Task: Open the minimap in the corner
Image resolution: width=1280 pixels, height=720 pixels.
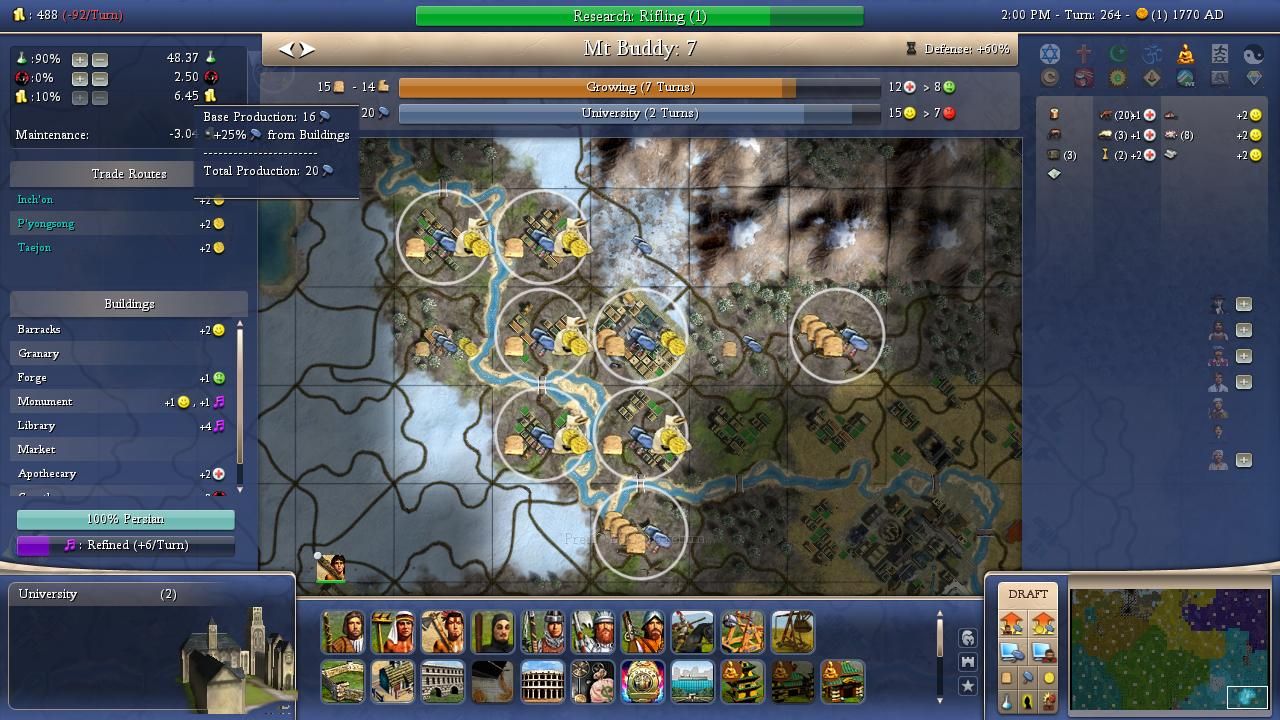Action: [1169, 648]
